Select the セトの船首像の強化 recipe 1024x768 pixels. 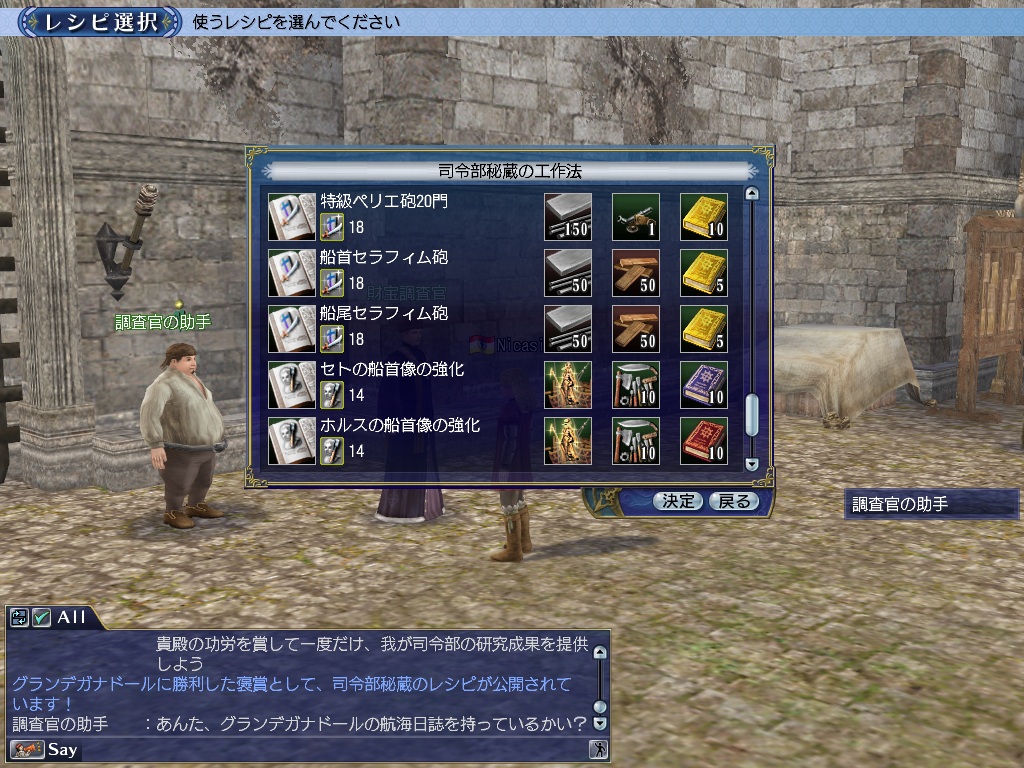coord(392,369)
